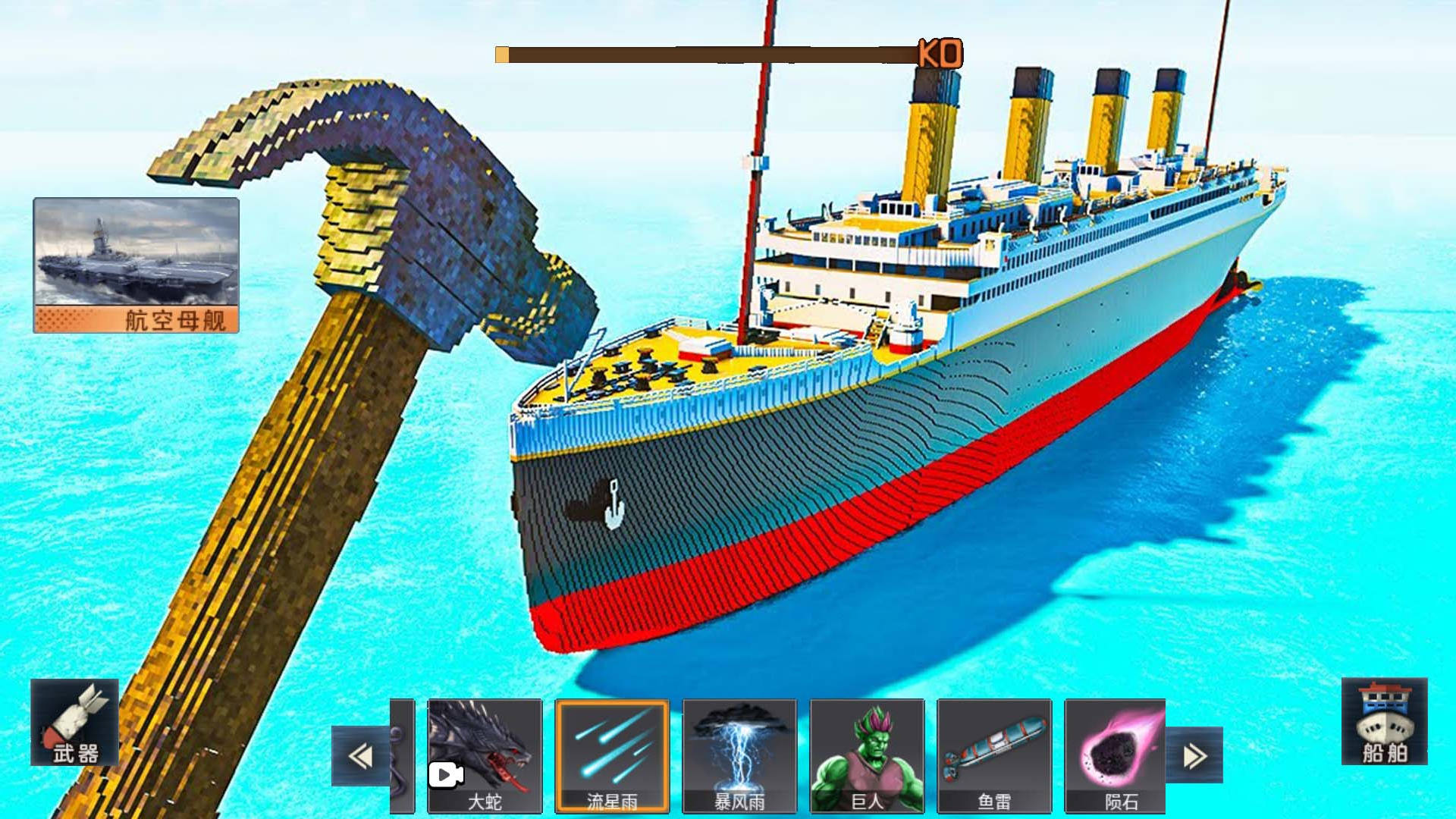Activate the 暴风雨 storm weapon
This screenshot has height=819, width=1456.
tap(739, 755)
